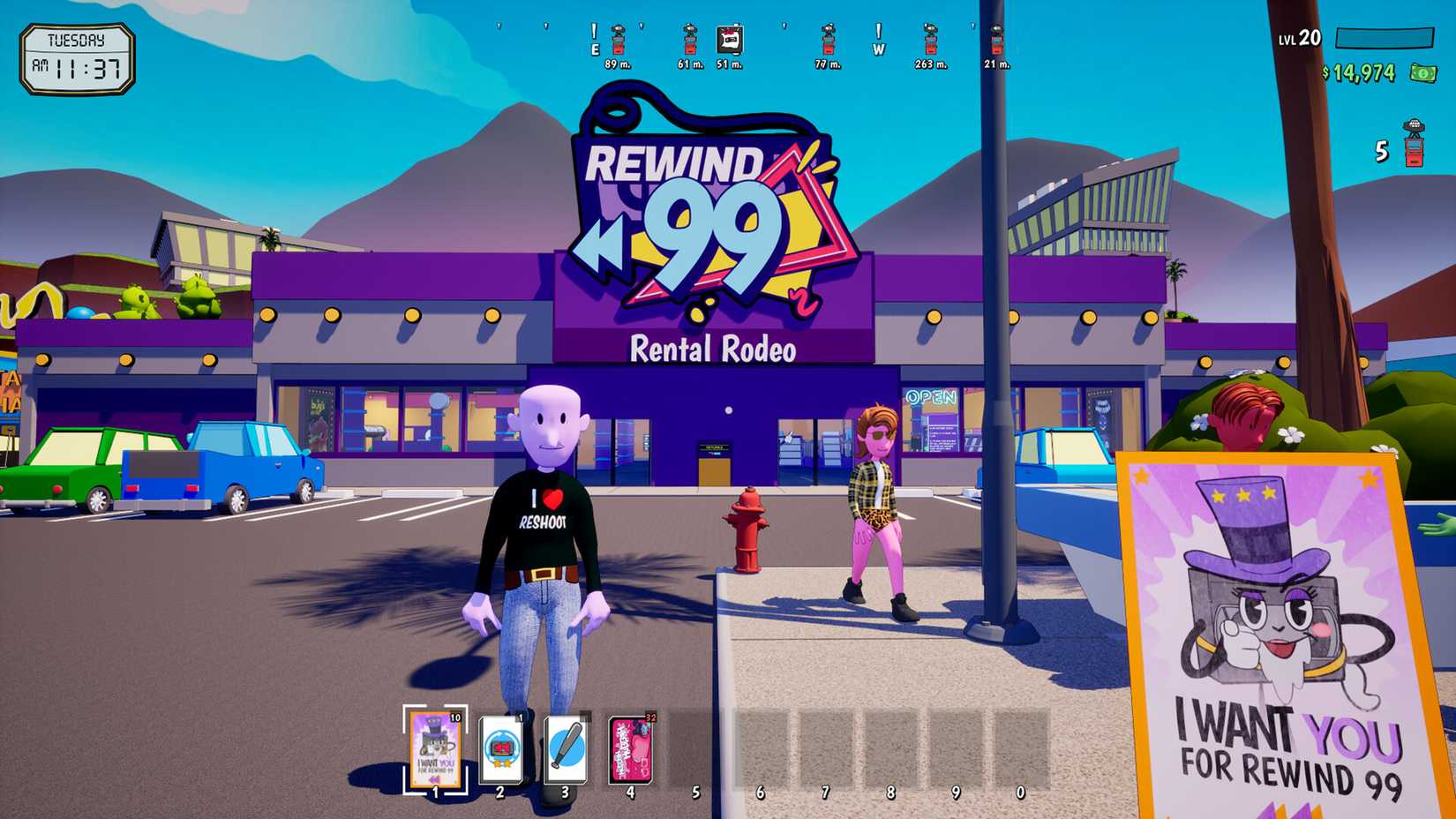The width and height of the screenshot is (1456, 819).
Task: Click the two-star badge on the camera card
Action: click(501, 763)
